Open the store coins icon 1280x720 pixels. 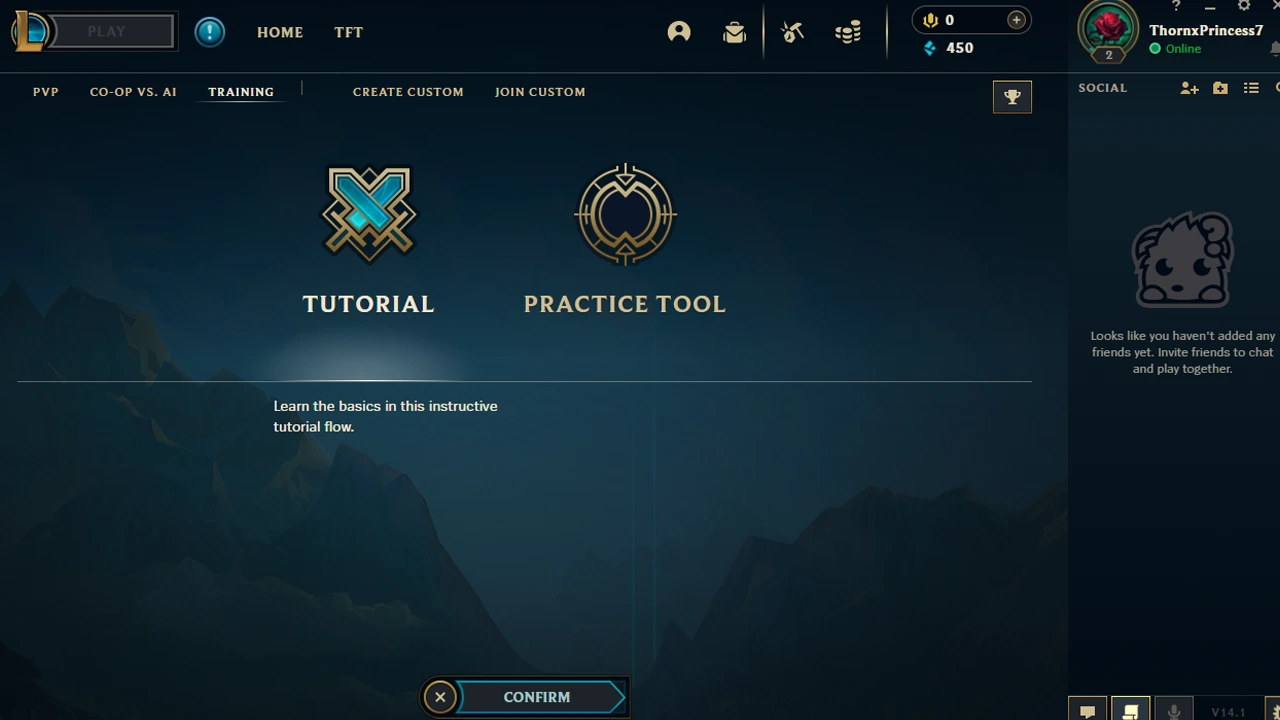click(x=848, y=31)
